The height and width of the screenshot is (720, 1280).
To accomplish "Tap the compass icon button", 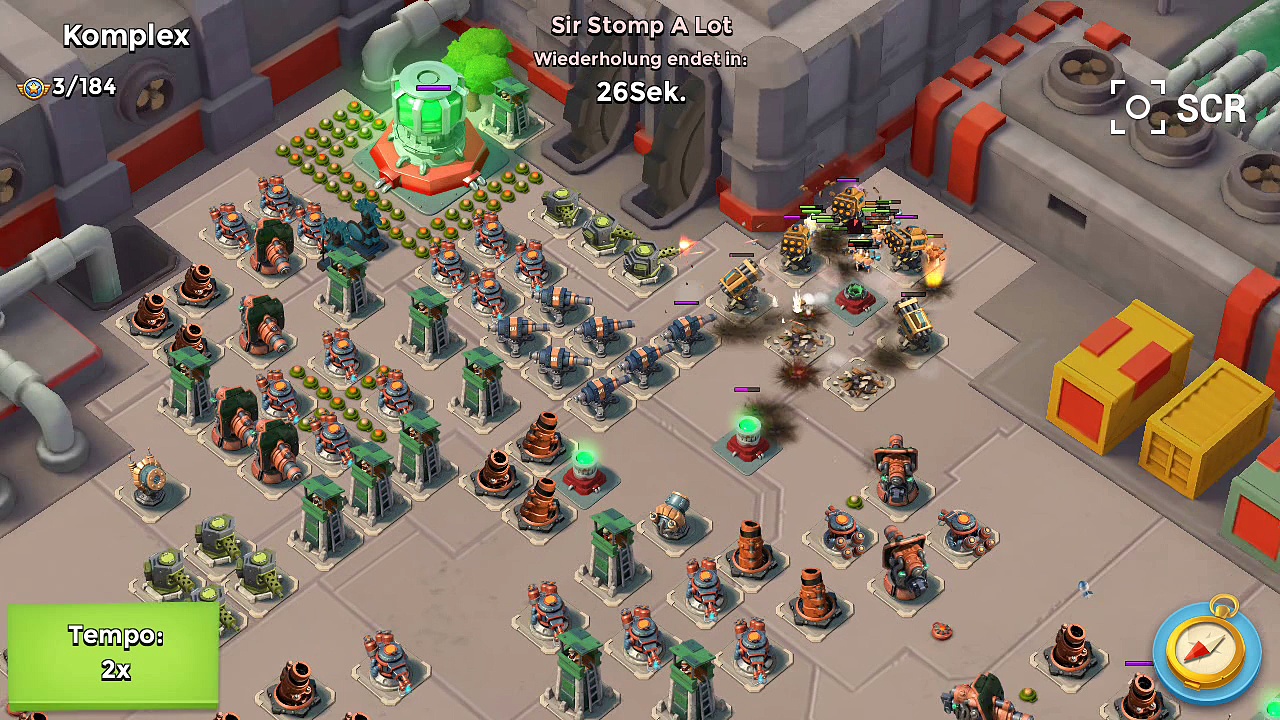I will click(x=1204, y=651).
